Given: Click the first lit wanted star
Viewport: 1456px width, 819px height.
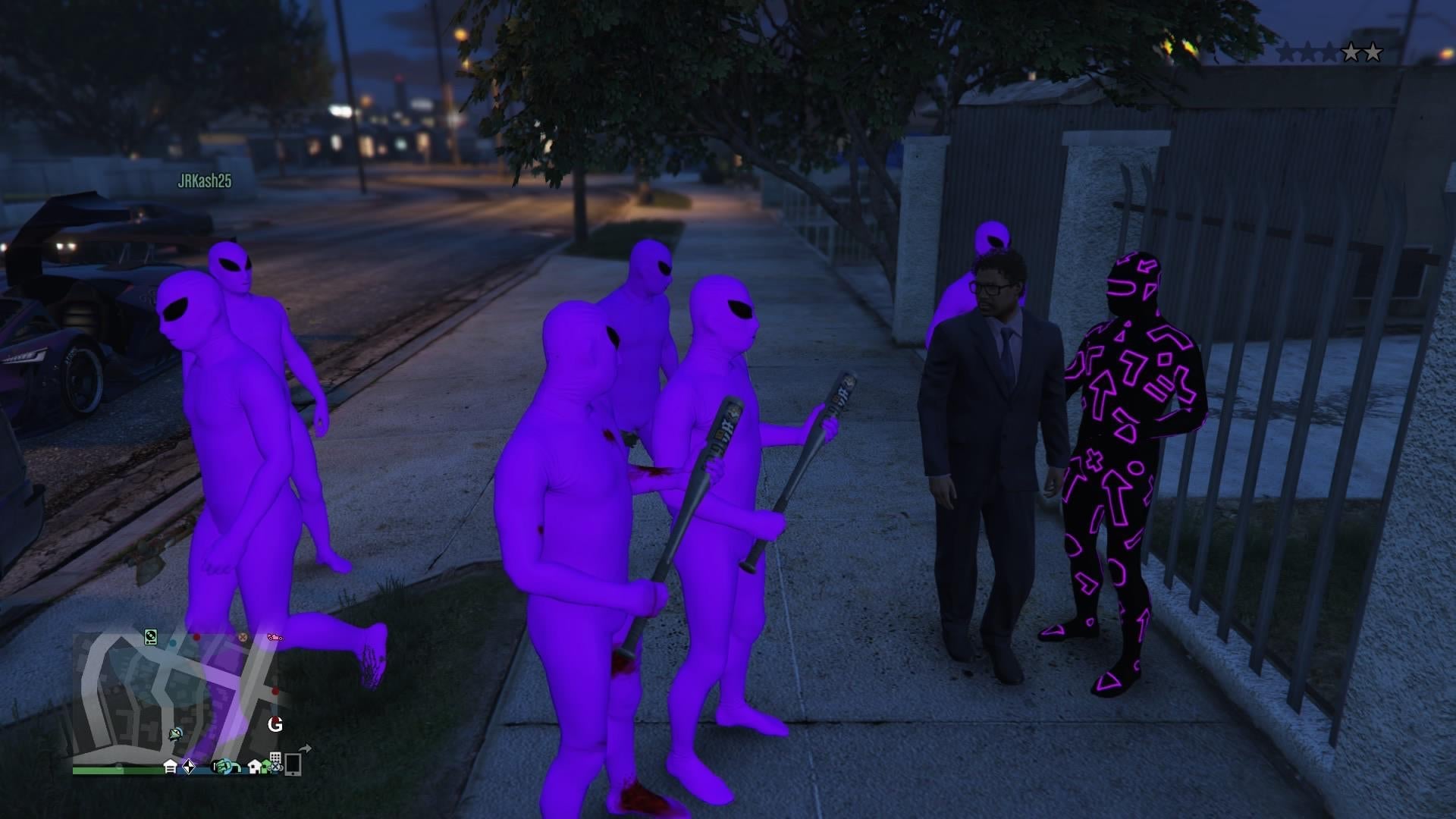Looking at the screenshot, I should click(x=1351, y=52).
